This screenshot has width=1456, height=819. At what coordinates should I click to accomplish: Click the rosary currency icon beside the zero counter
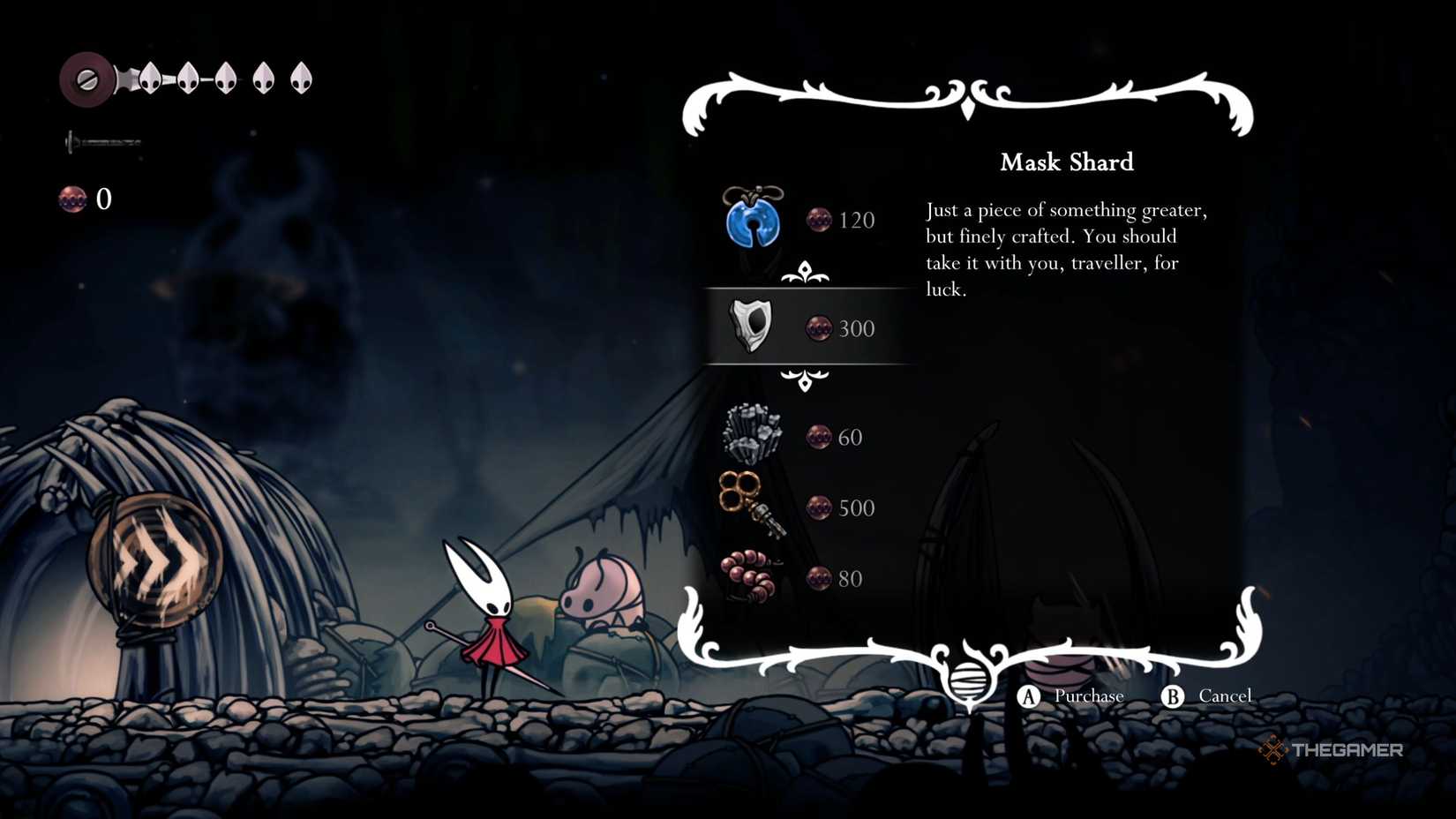pos(73,199)
